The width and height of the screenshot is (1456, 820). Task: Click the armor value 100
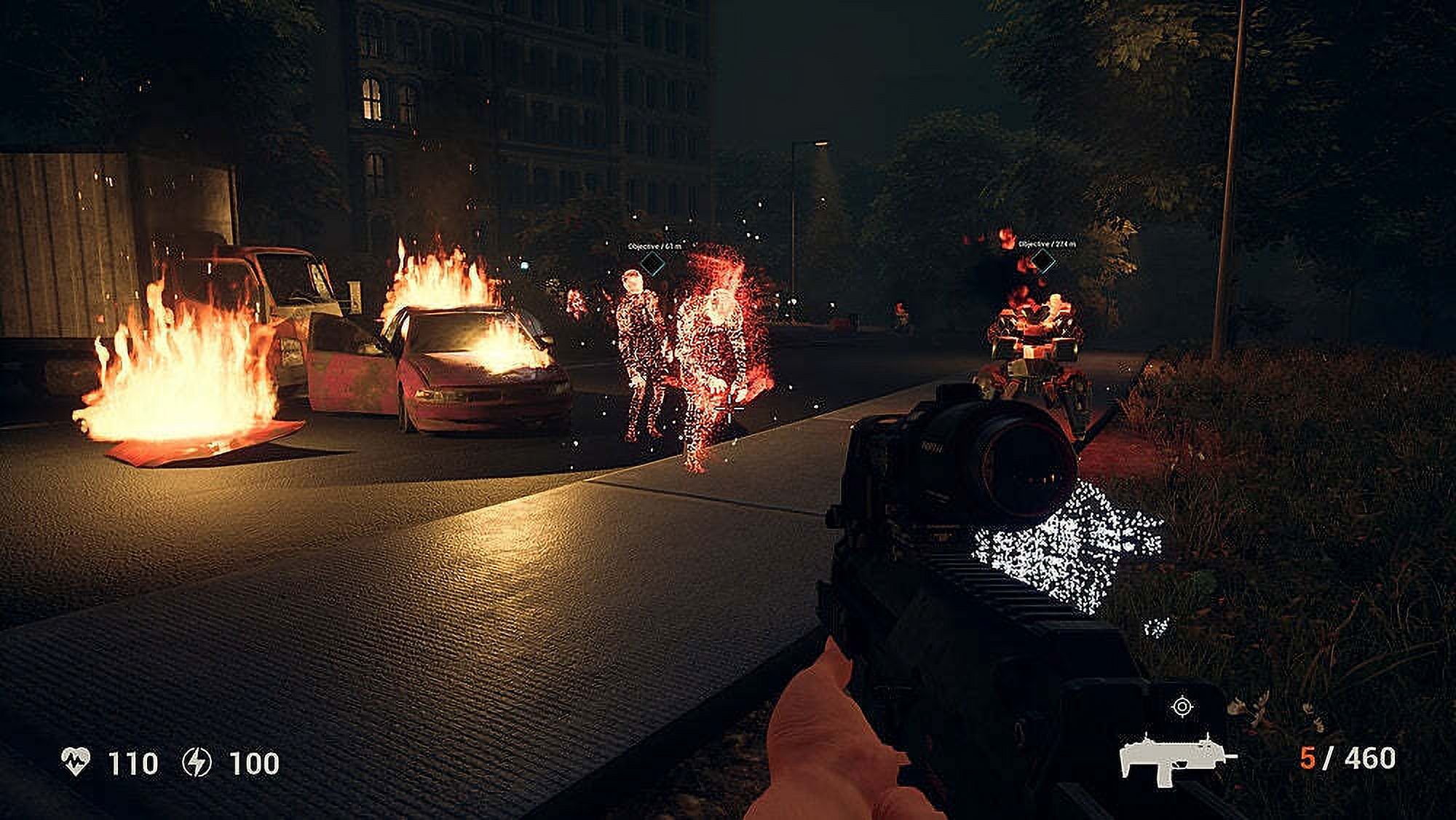pyautogui.click(x=253, y=760)
